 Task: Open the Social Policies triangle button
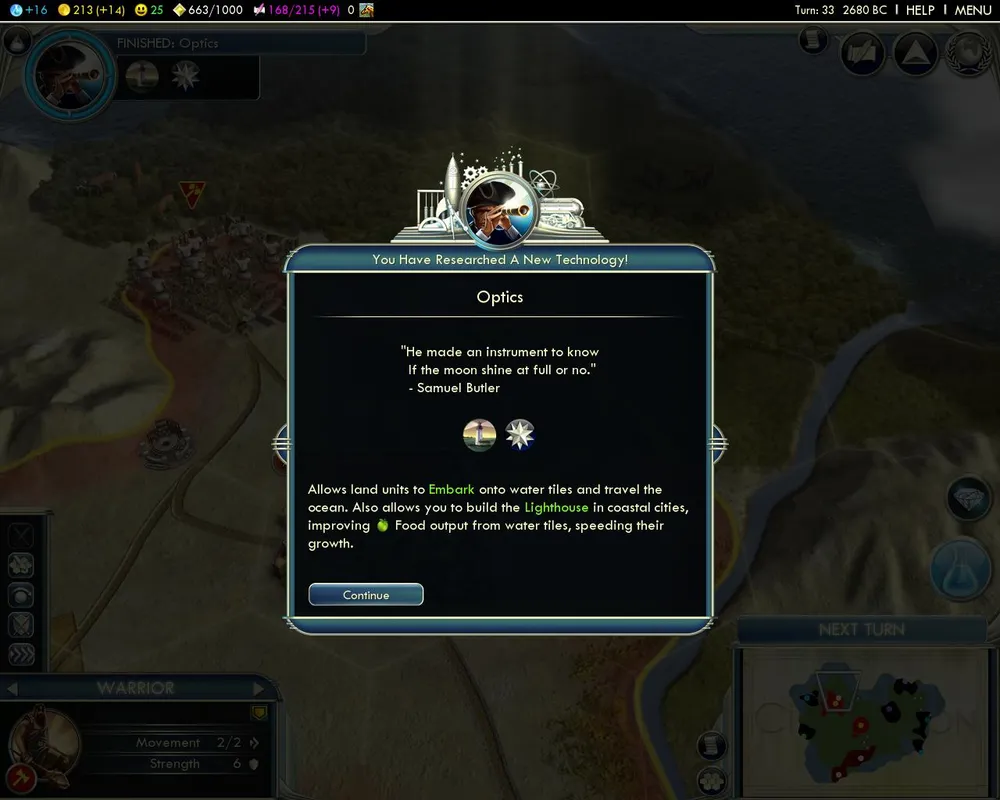tap(914, 52)
